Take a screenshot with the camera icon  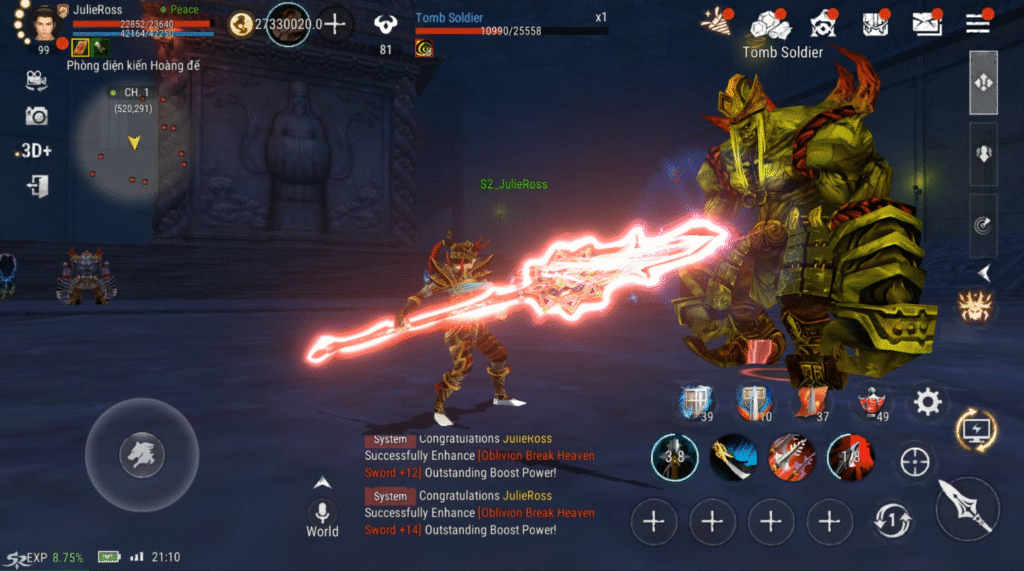click(x=36, y=116)
